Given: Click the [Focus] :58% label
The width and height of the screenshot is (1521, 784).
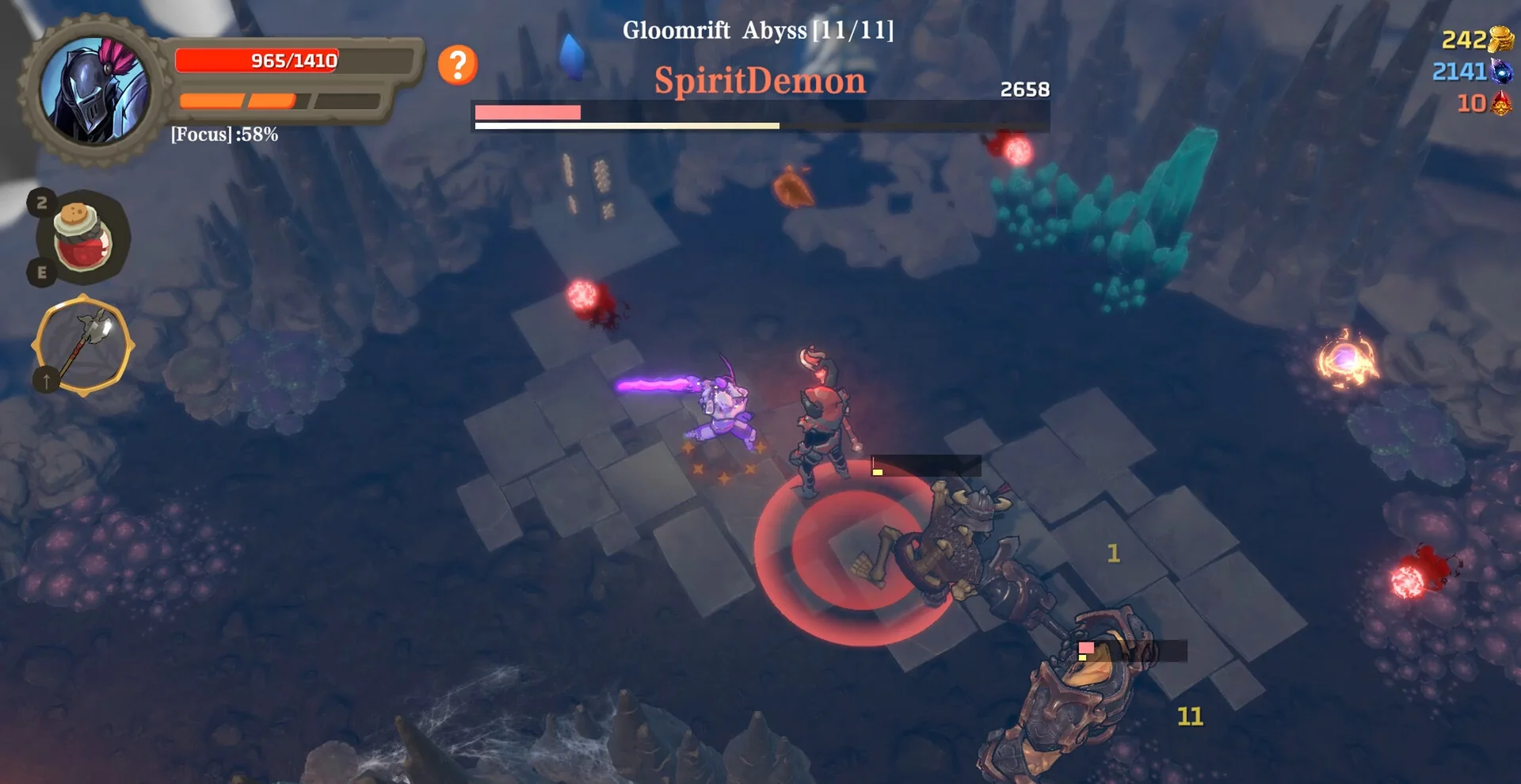Looking at the screenshot, I should click(x=224, y=136).
